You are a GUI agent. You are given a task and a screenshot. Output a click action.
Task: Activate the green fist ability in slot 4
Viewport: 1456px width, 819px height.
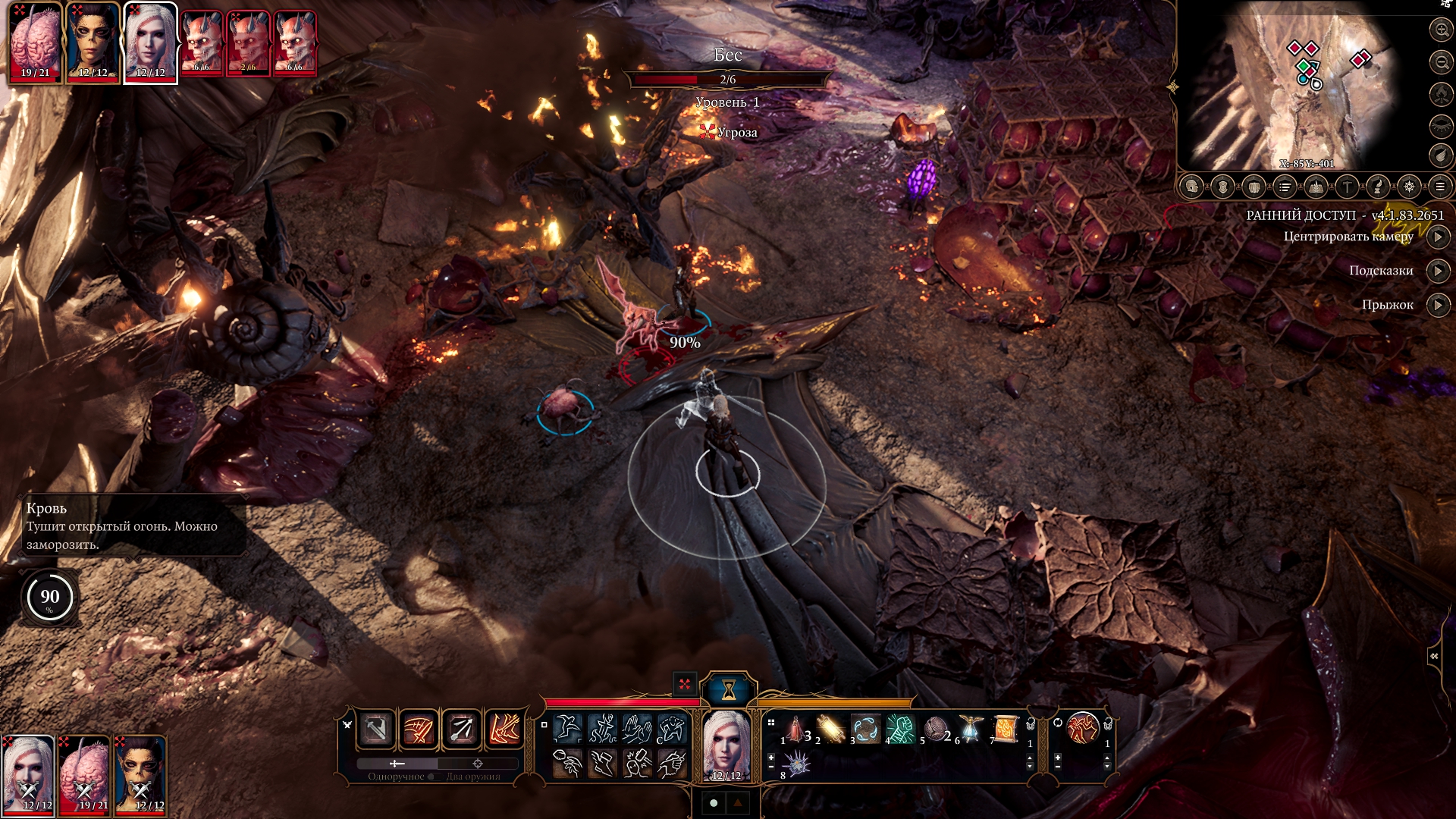tap(901, 730)
